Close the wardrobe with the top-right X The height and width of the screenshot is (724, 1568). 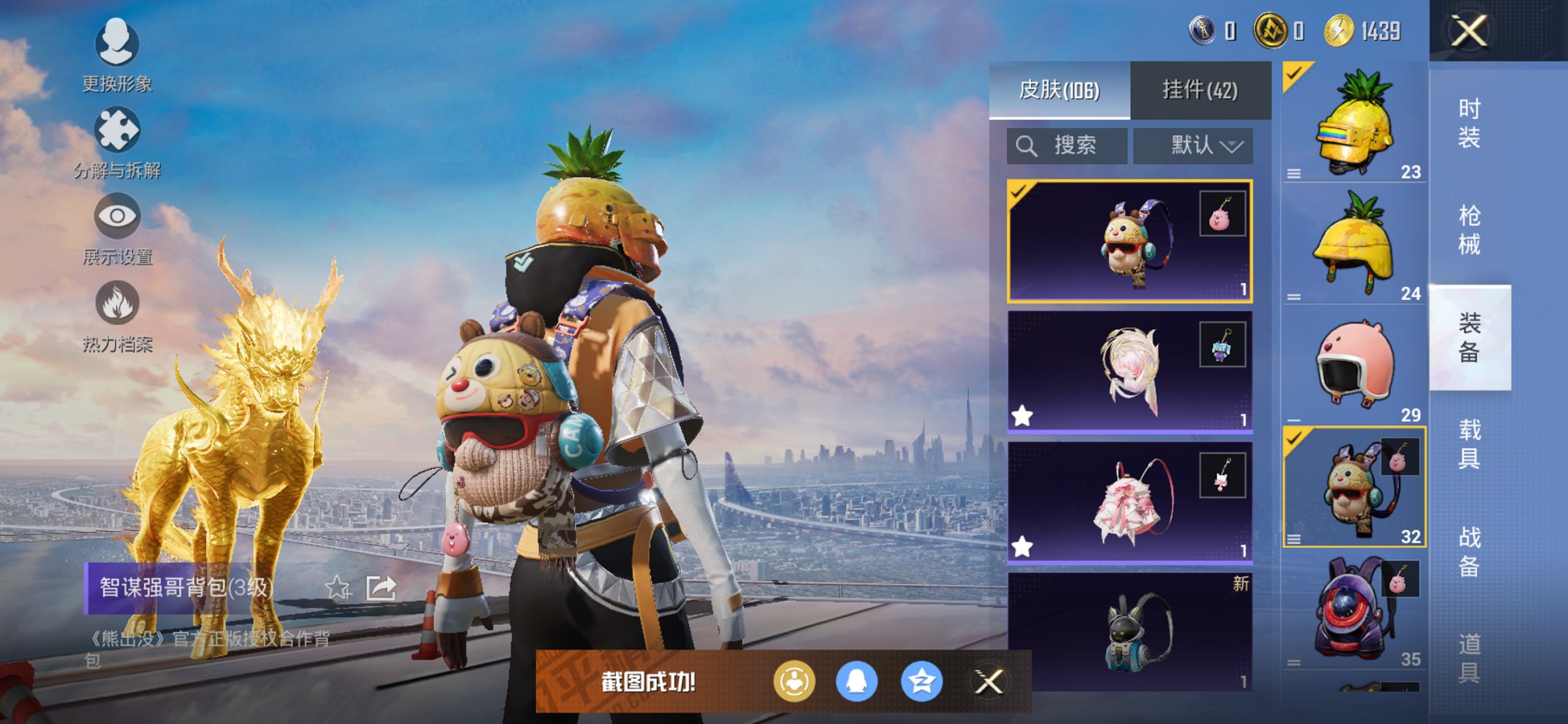(x=1467, y=31)
